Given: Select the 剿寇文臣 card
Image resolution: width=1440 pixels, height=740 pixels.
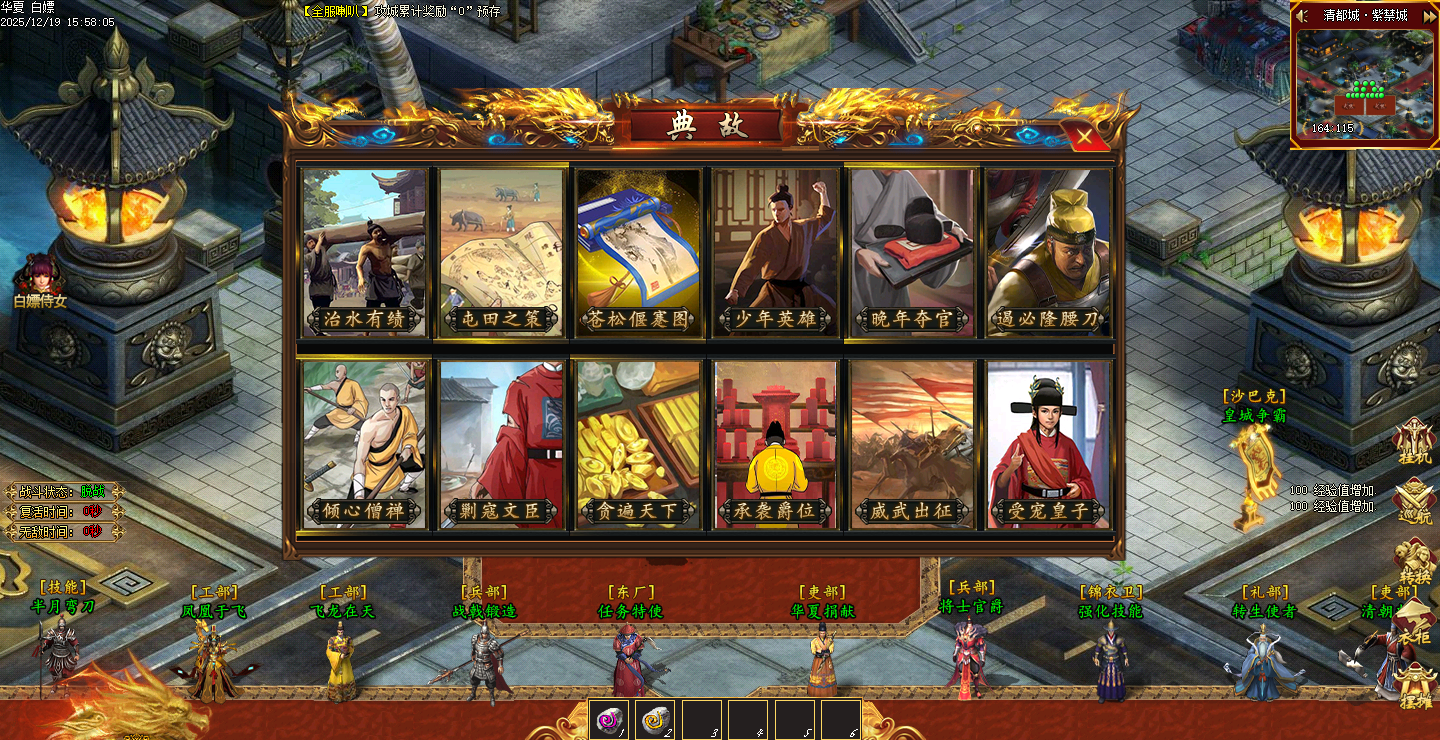Looking at the screenshot, I should click(x=501, y=443).
